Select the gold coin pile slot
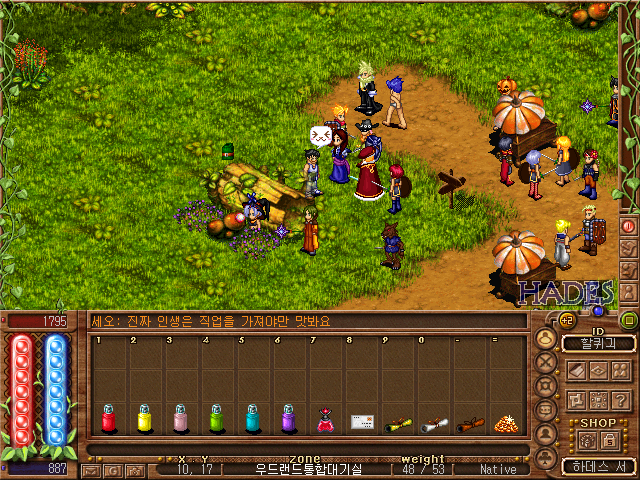This screenshot has height=480, width=640. point(504,423)
